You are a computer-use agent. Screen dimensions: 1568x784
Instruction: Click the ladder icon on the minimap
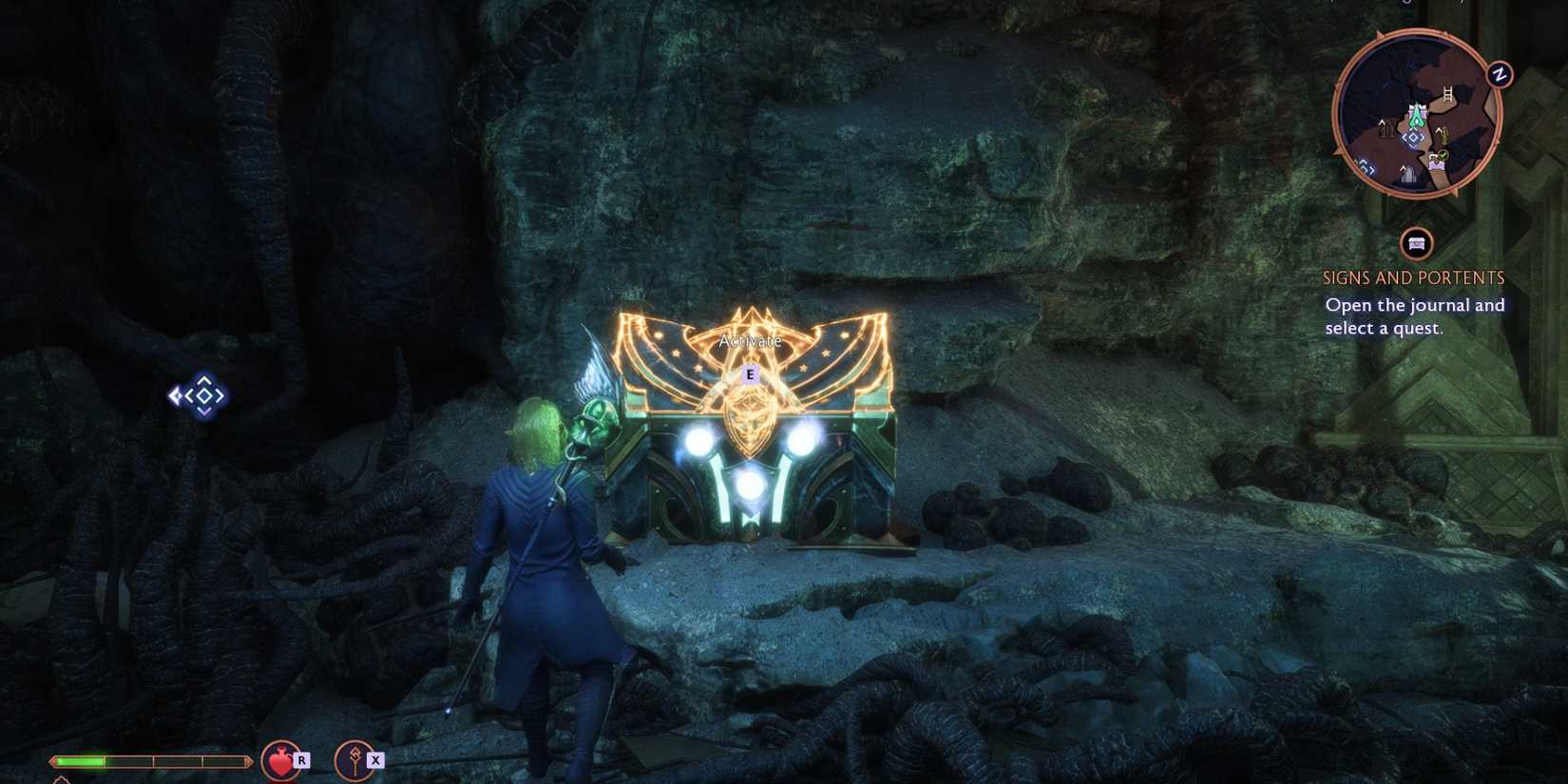click(1448, 93)
